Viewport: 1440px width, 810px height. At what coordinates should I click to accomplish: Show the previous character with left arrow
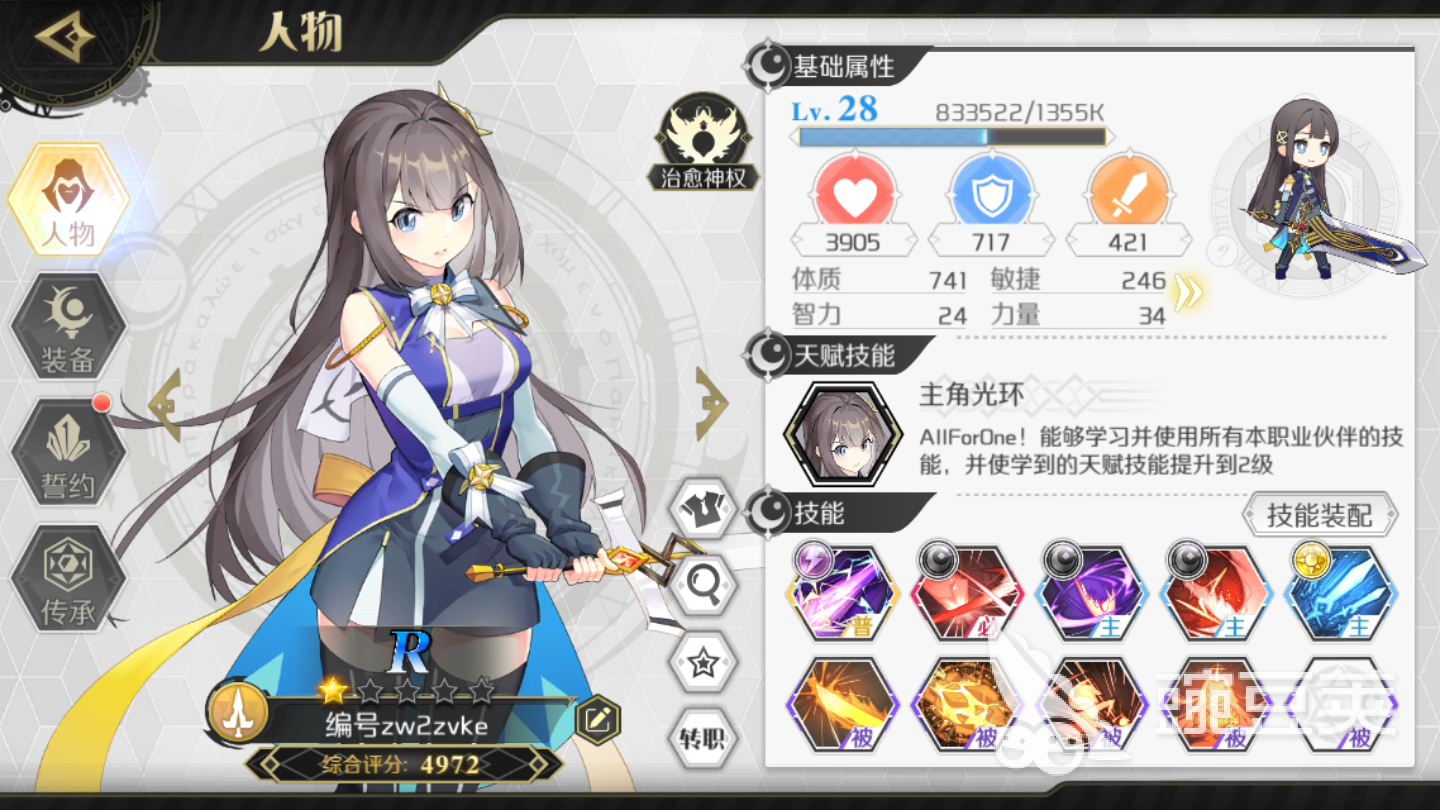click(166, 404)
